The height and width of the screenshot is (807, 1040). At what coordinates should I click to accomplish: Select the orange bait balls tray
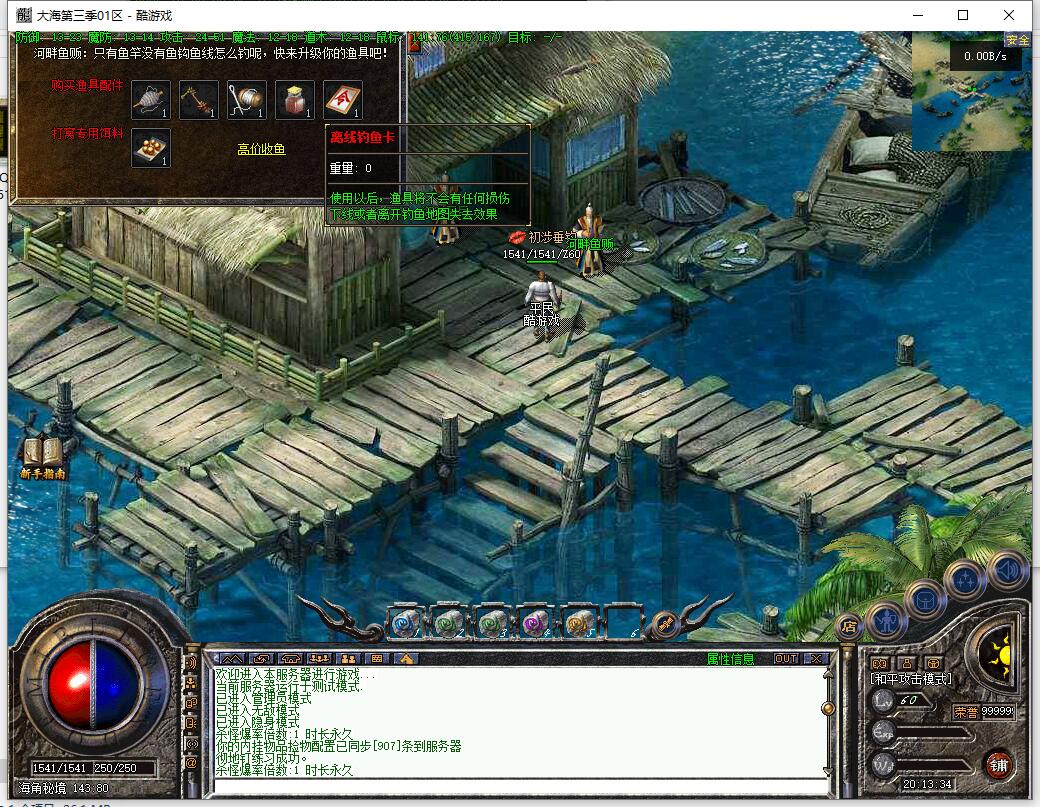pyautogui.click(x=150, y=147)
